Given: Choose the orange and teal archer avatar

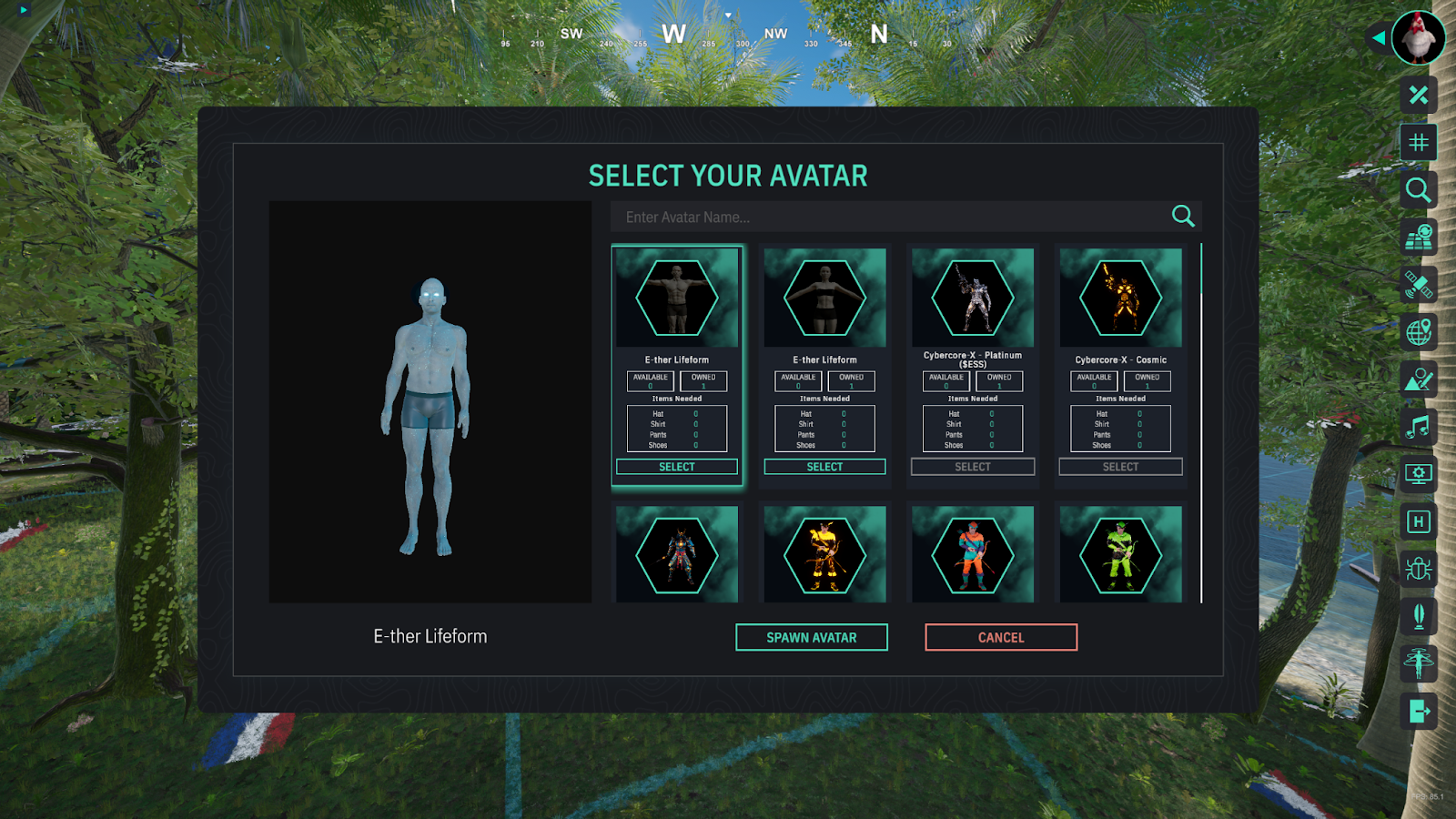Looking at the screenshot, I should 972,555.
